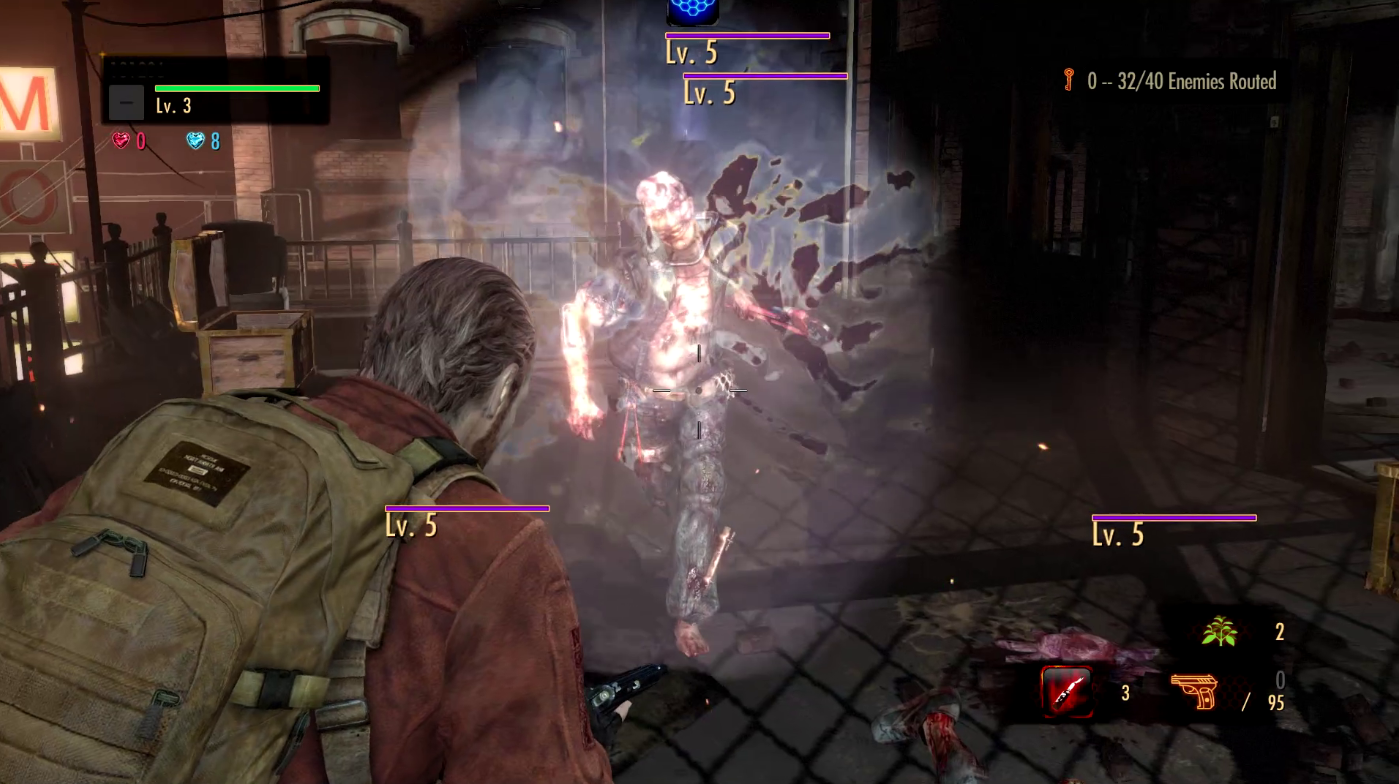Click the knife count number 3
Viewport: 1399px width, 784px height.
click(x=1125, y=692)
